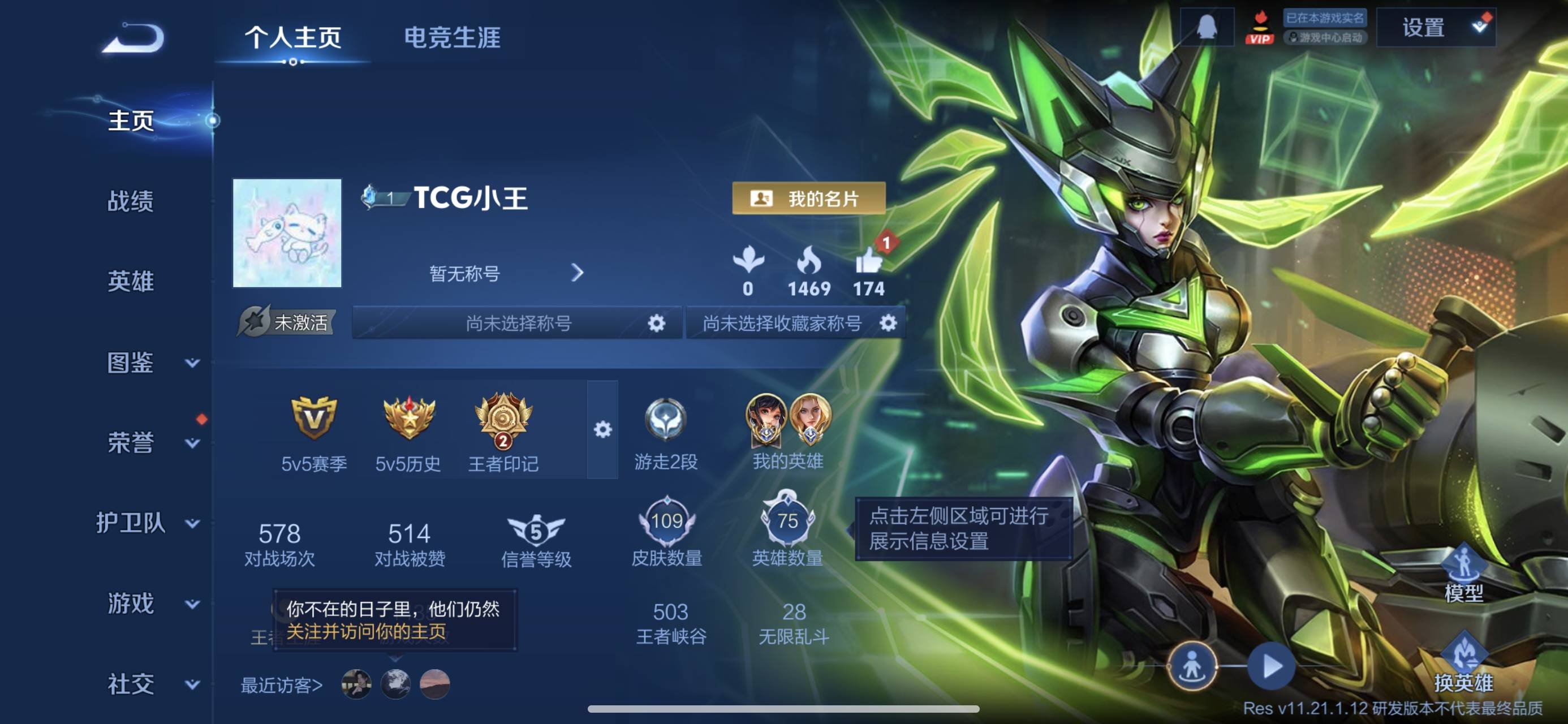Go back using the return arrow
The image size is (1568, 724).
[133, 39]
